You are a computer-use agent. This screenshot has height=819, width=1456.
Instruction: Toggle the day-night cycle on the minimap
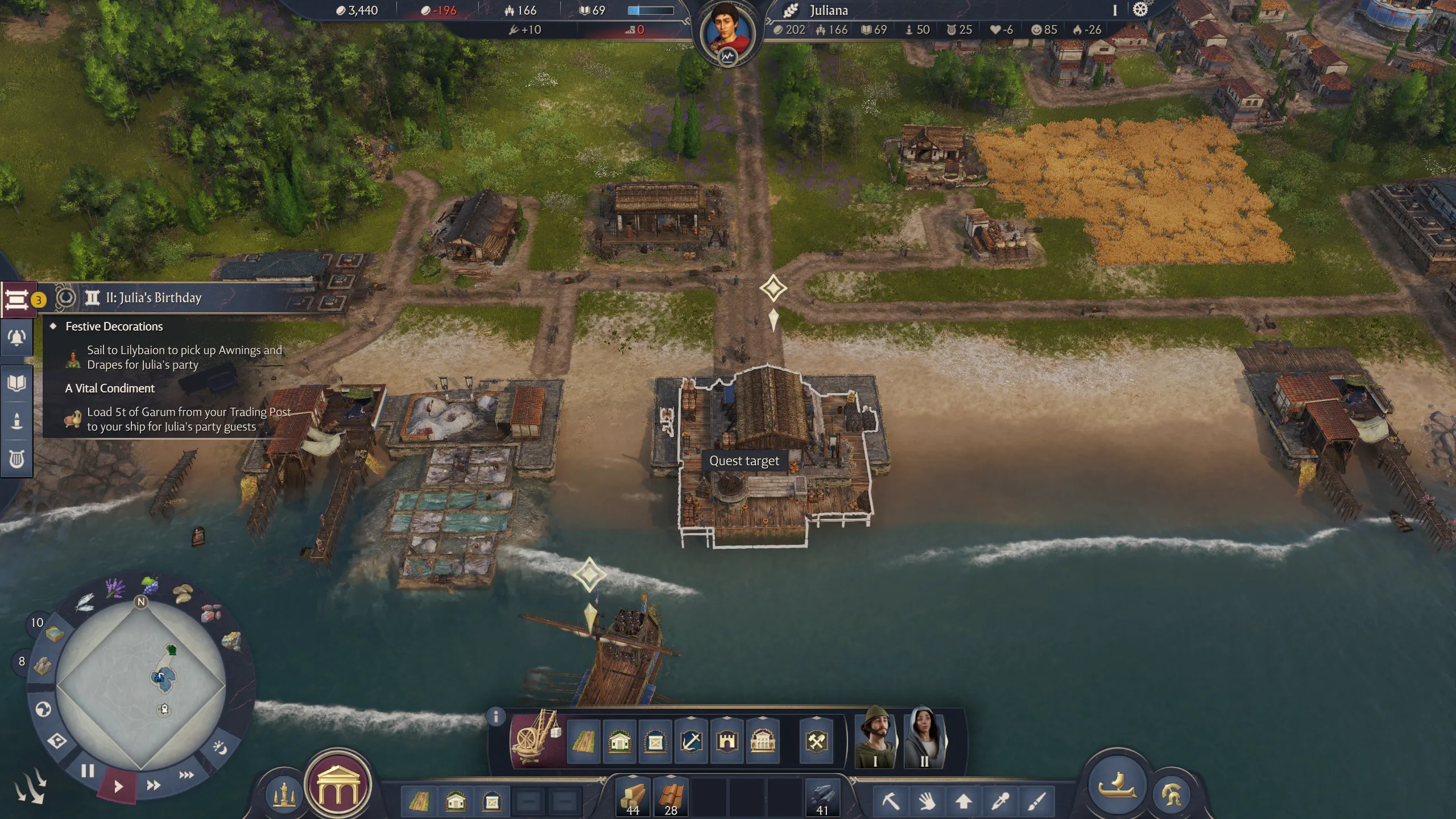tap(220, 748)
